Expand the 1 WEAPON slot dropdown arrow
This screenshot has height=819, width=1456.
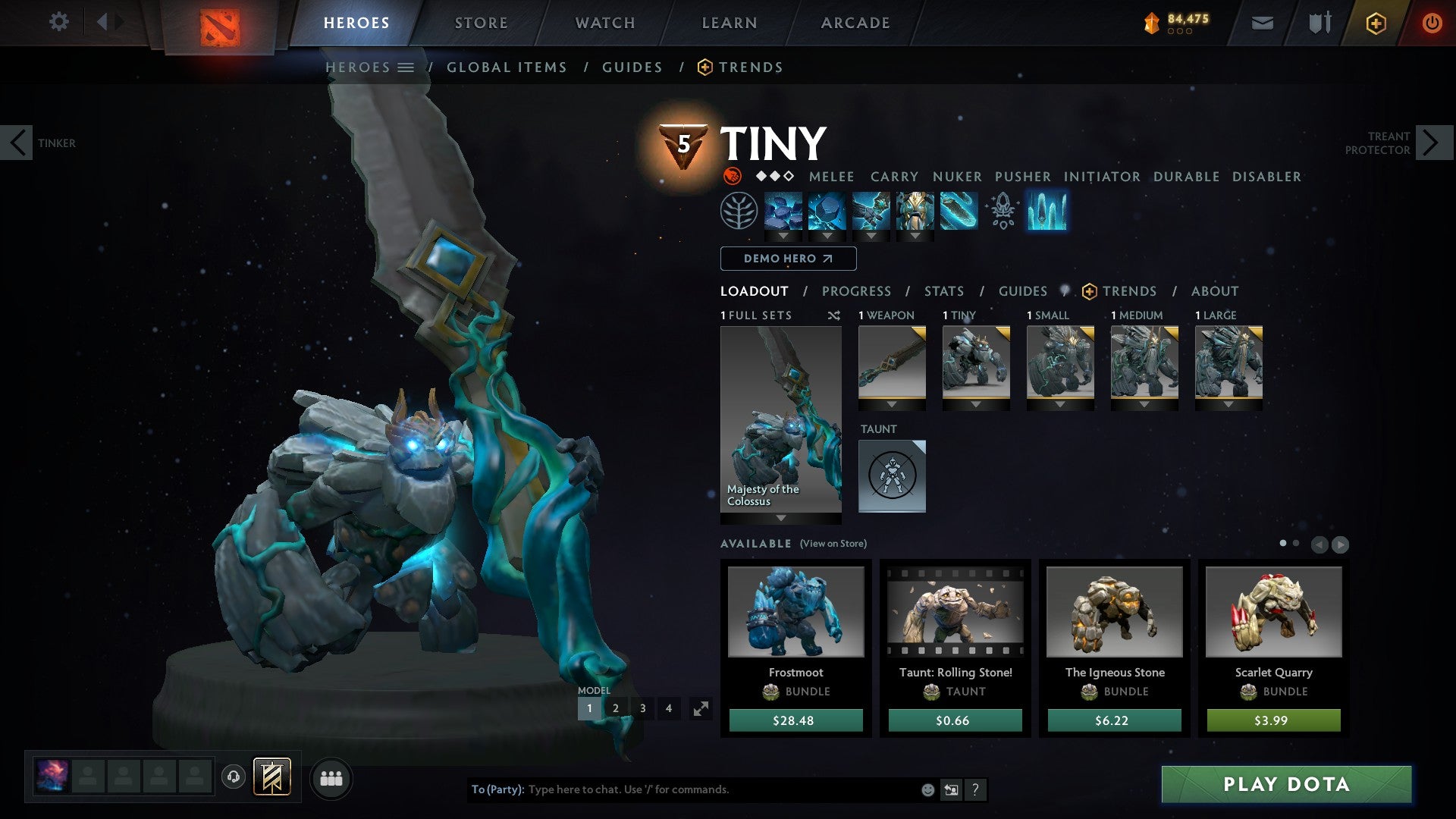(892, 403)
